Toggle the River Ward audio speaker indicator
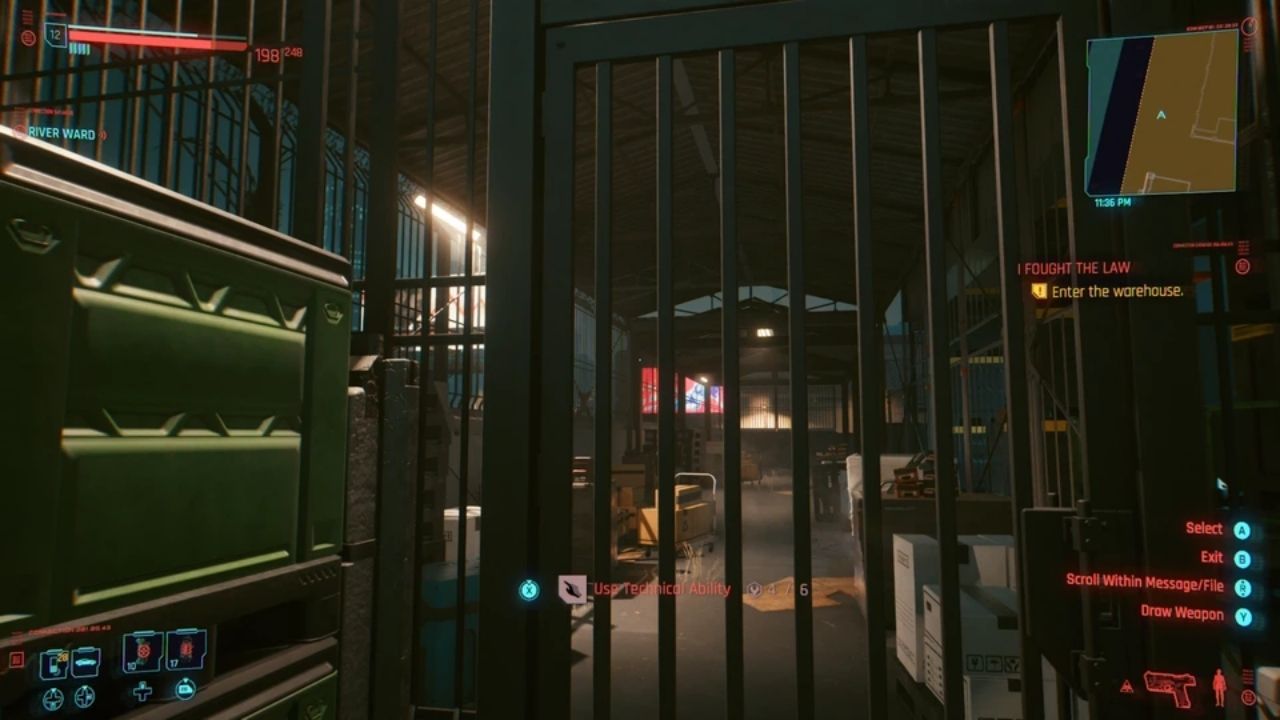The height and width of the screenshot is (720, 1280). [103, 134]
